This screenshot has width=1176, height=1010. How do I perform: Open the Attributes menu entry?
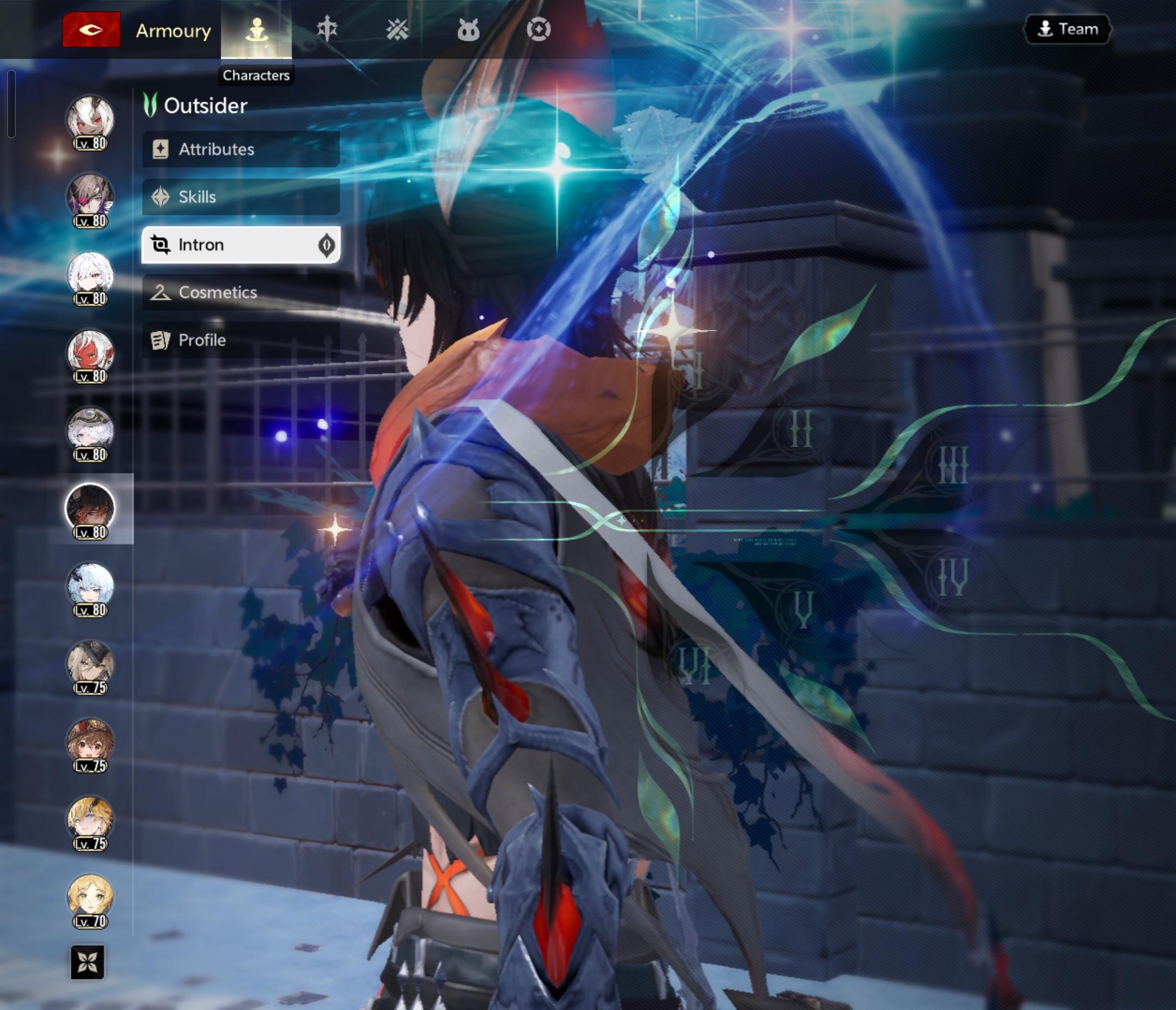pyautogui.click(x=241, y=149)
